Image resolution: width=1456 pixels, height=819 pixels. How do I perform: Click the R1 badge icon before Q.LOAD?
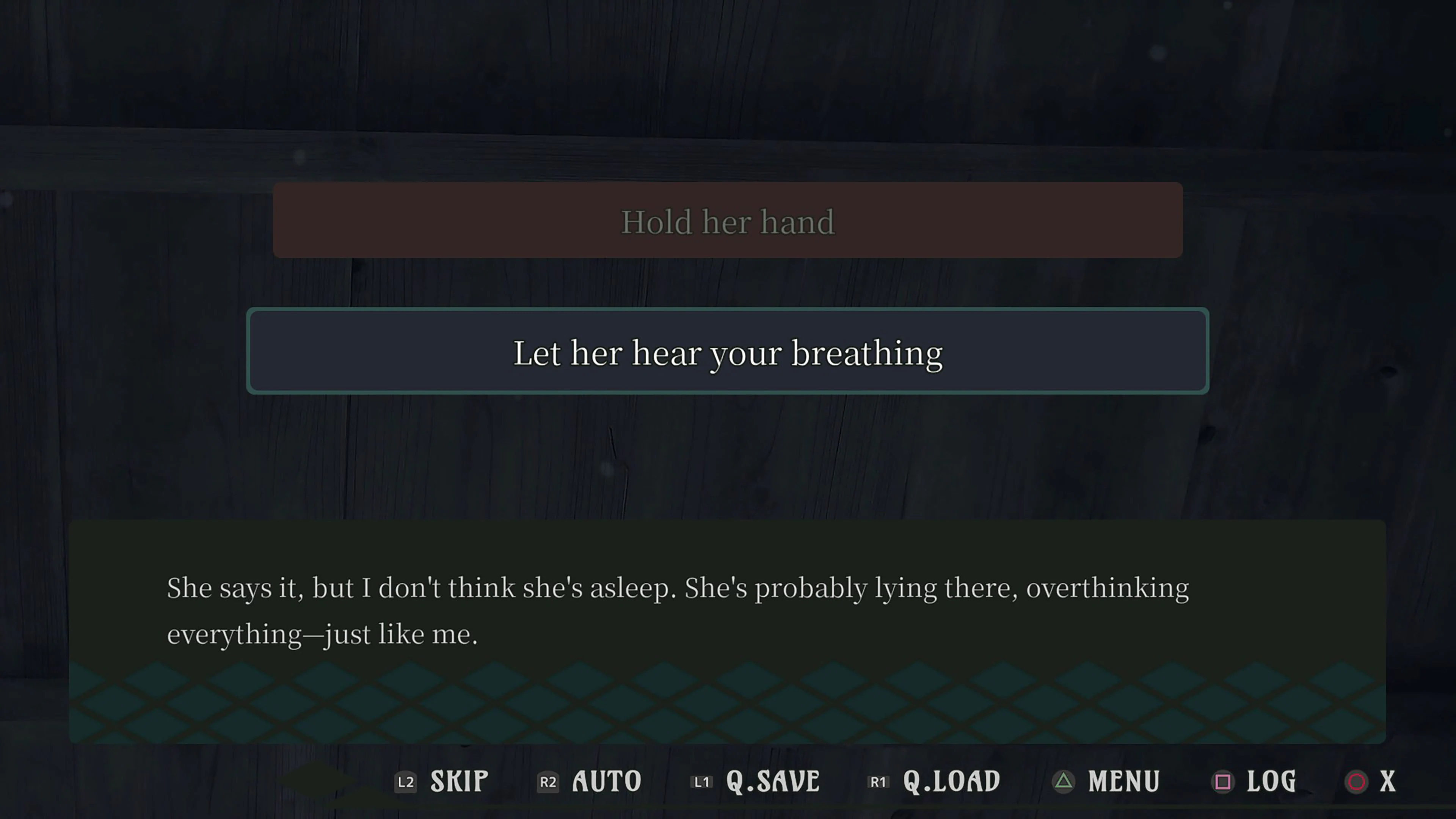(x=879, y=782)
